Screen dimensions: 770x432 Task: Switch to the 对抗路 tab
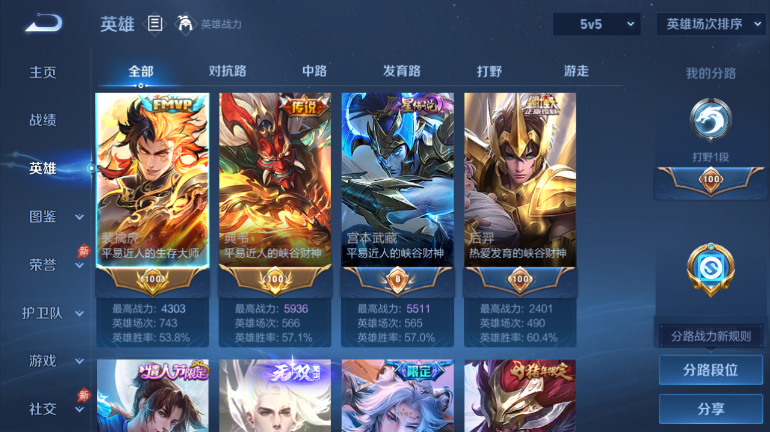click(228, 71)
